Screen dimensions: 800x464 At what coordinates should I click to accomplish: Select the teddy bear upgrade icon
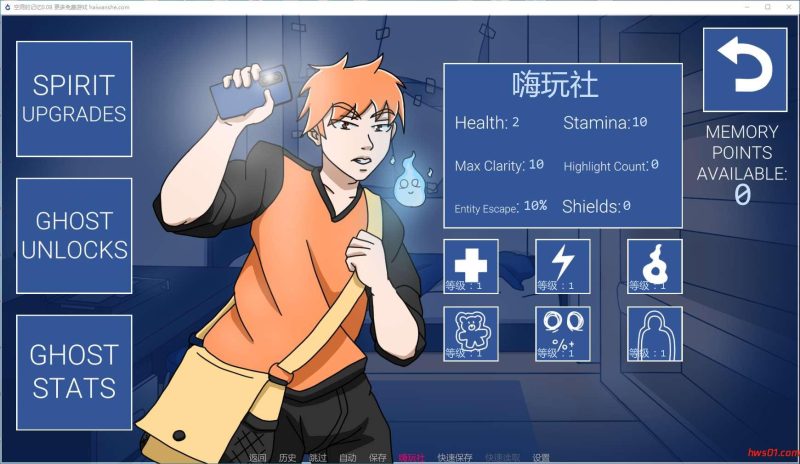470,334
